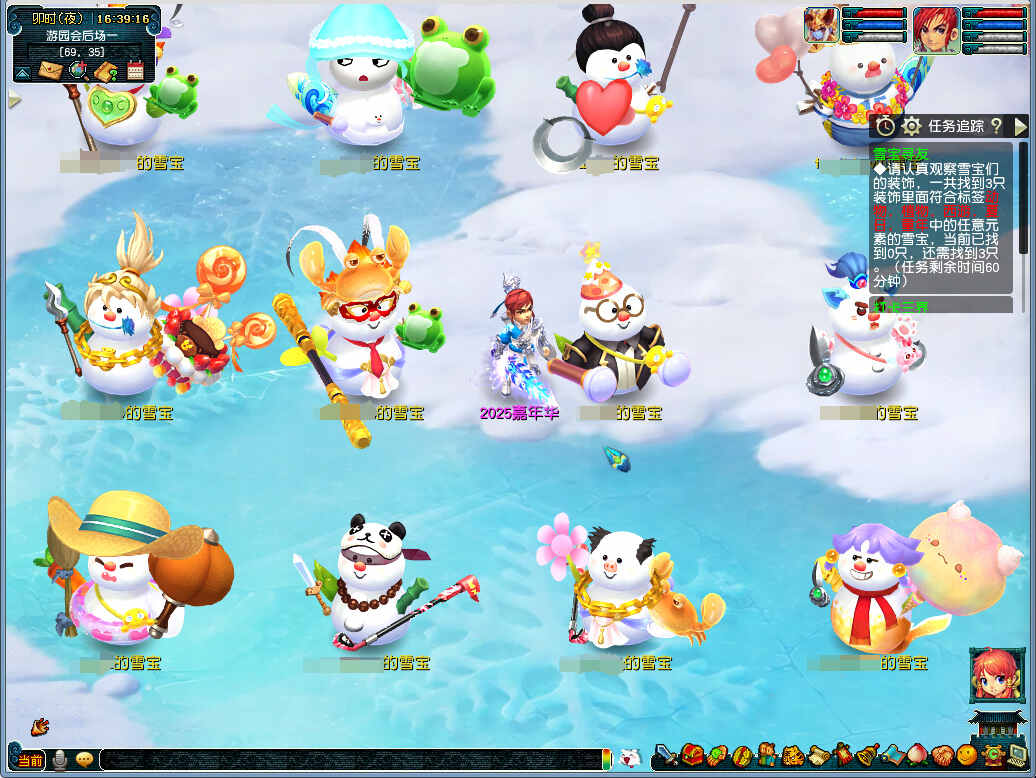Open quest tracker gear settings

coord(911,126)
